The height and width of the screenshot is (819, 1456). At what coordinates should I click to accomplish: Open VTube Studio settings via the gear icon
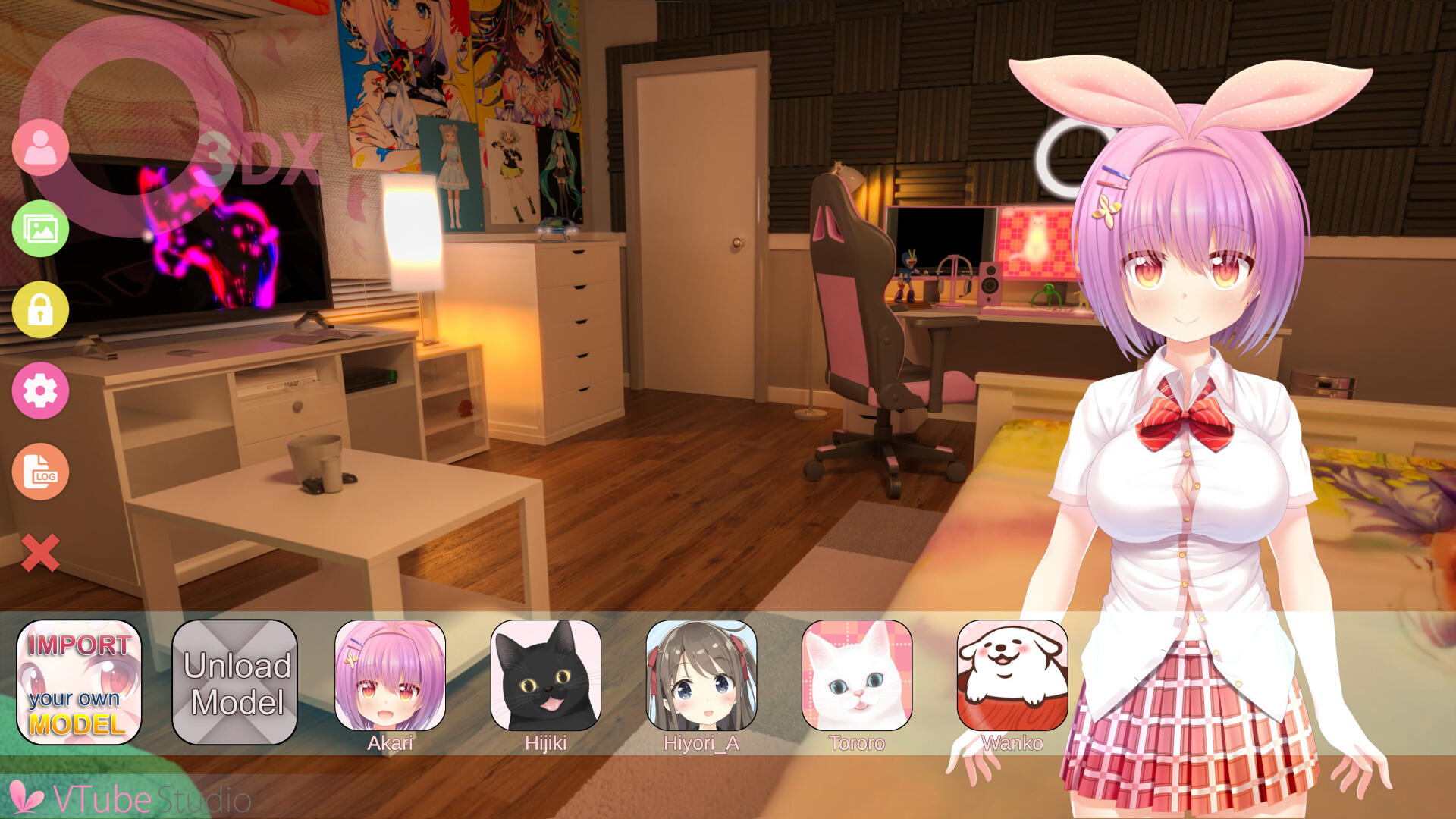[41, 391]
